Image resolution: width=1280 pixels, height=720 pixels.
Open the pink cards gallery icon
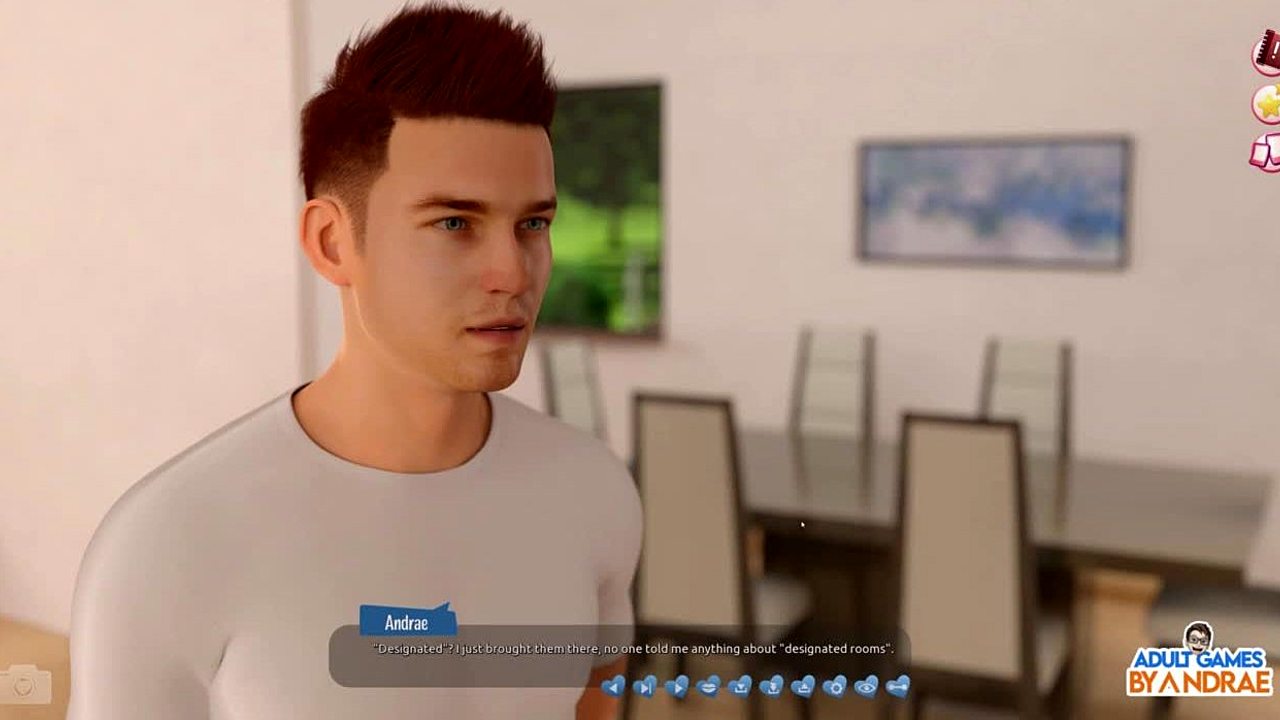(1266, 152)
